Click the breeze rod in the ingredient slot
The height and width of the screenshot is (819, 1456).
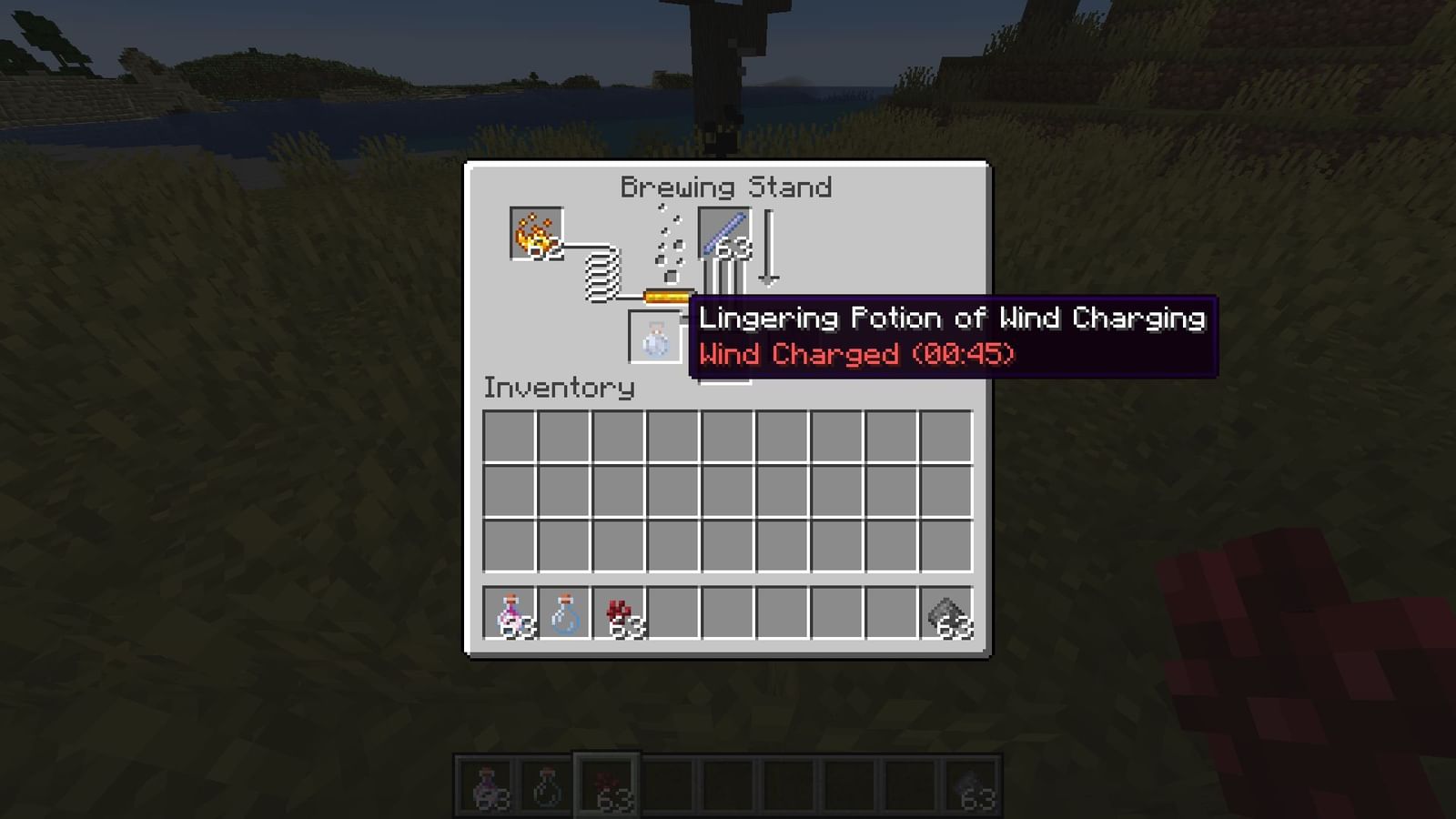click(x=723, y=234)
